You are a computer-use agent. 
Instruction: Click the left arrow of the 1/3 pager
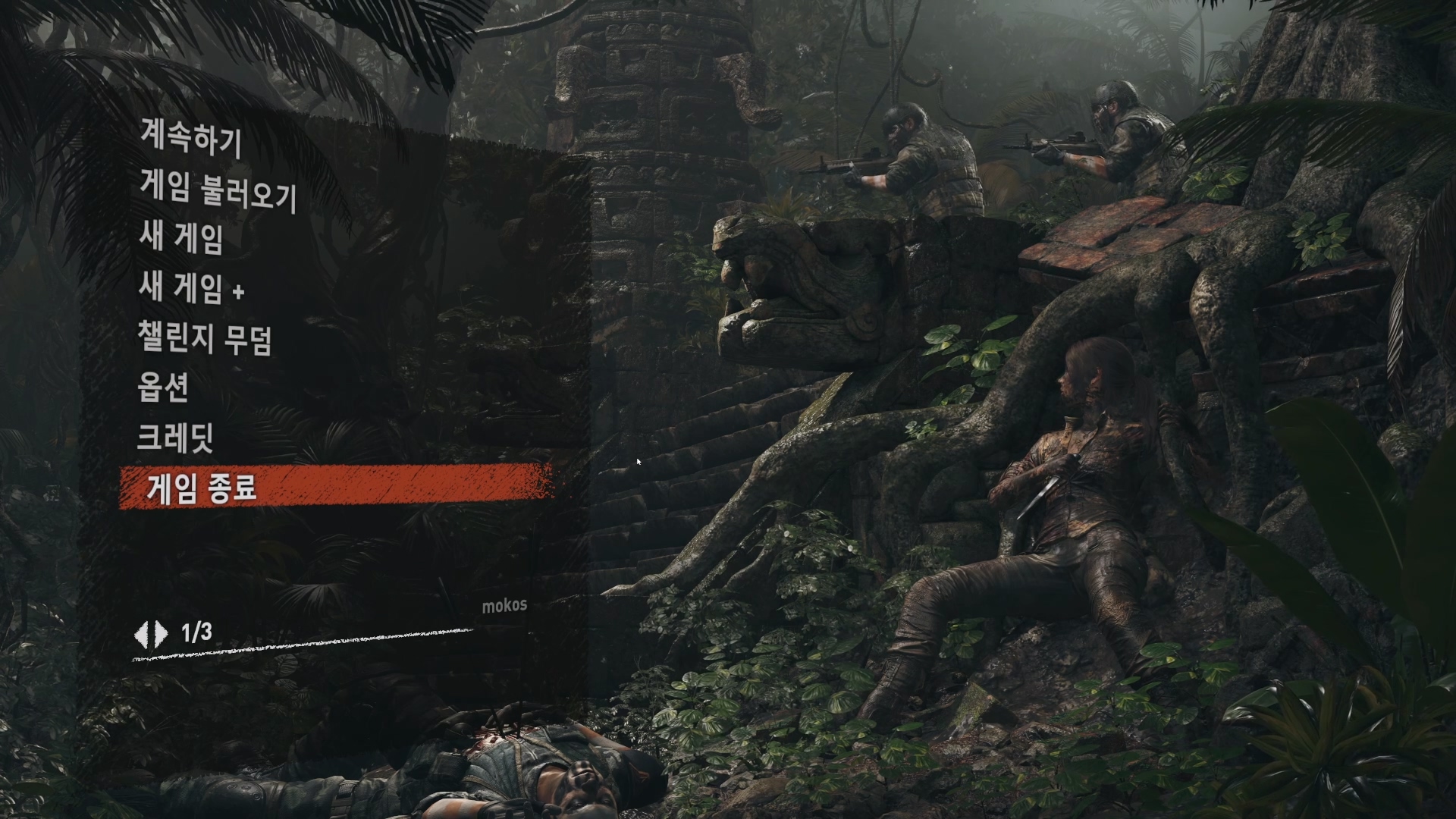tap(142, 633)
